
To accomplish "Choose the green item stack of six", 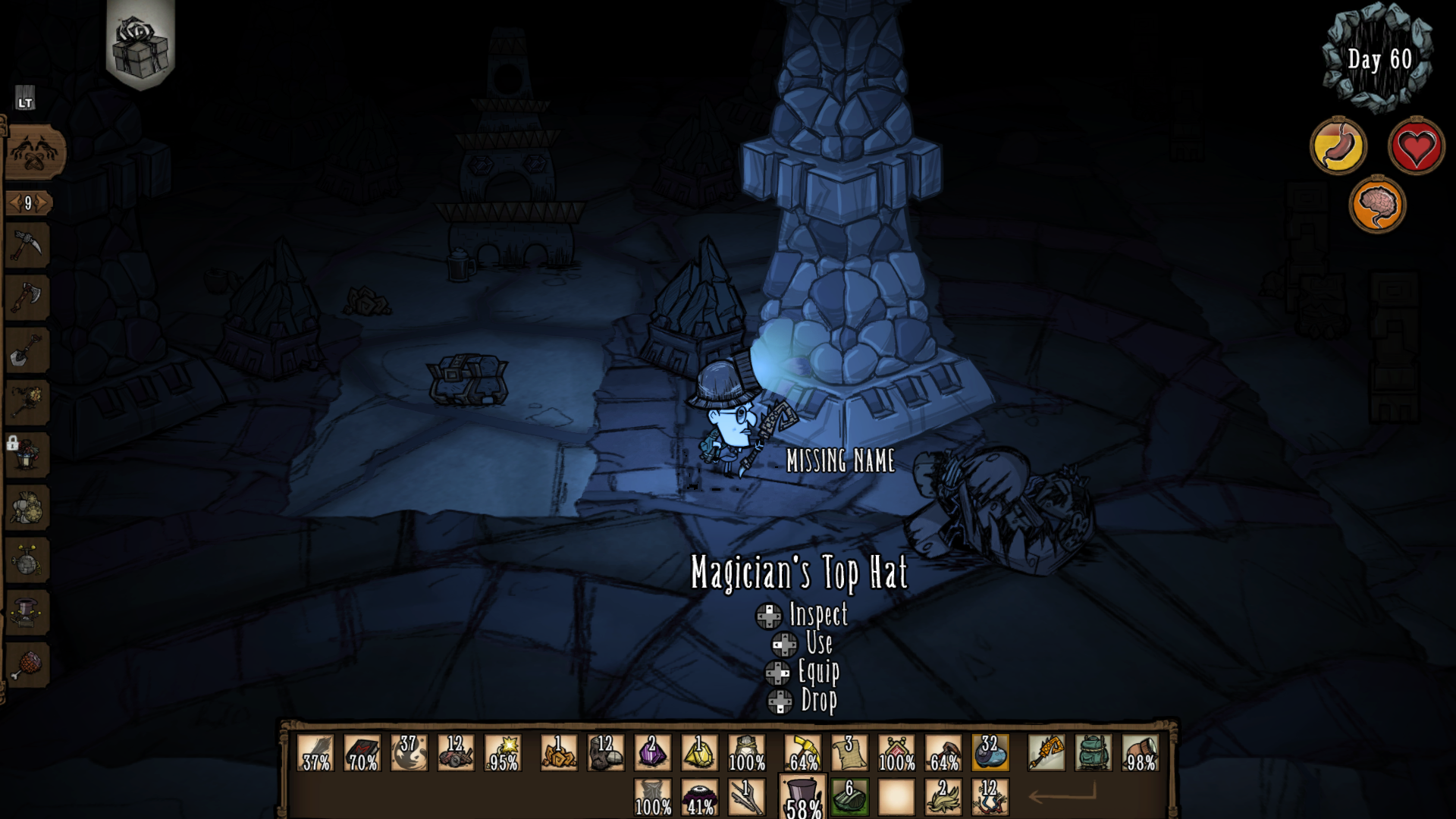I will (849, 797).
